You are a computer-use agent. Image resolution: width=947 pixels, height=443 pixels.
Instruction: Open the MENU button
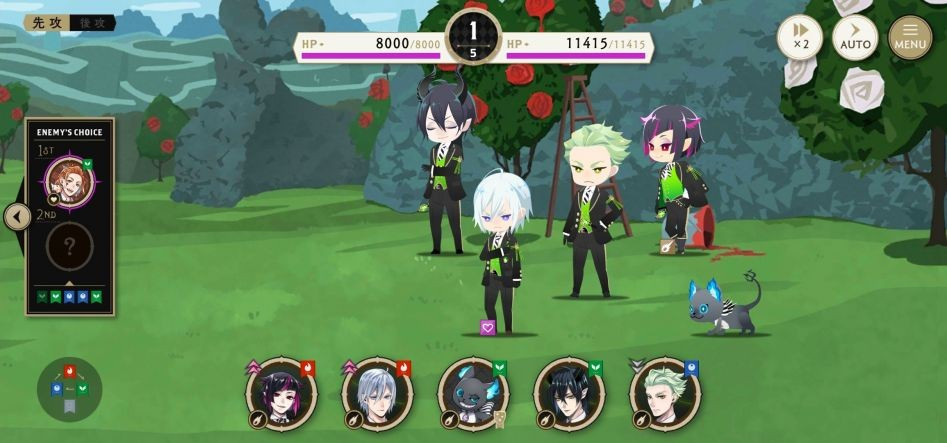(910, 37)
